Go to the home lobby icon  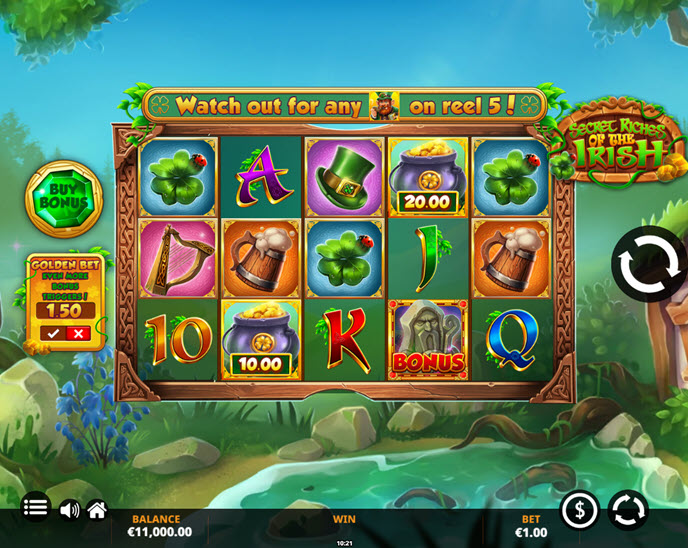[97, 510]
